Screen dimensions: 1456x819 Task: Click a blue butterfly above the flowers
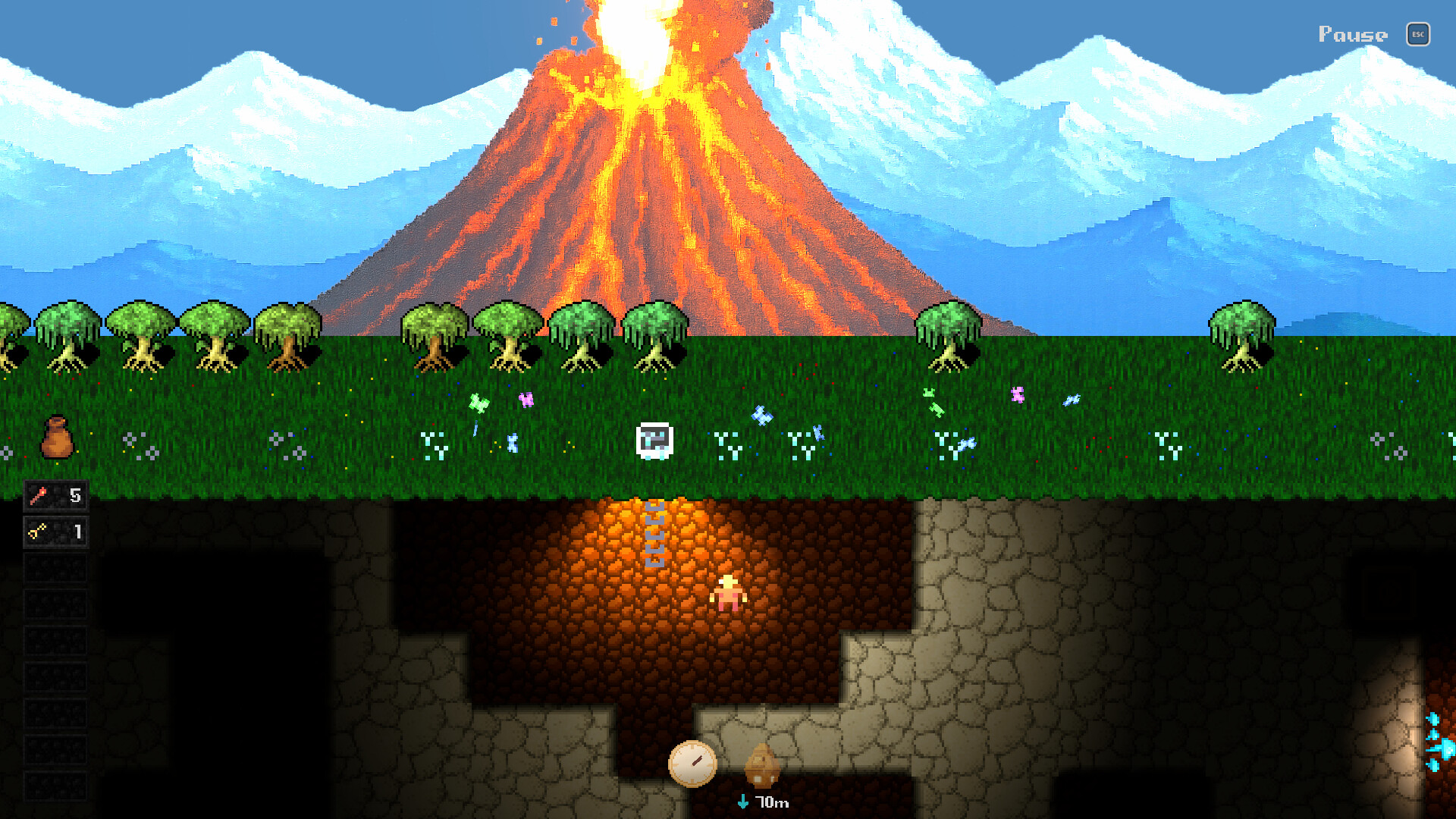(x=763, y=416)
